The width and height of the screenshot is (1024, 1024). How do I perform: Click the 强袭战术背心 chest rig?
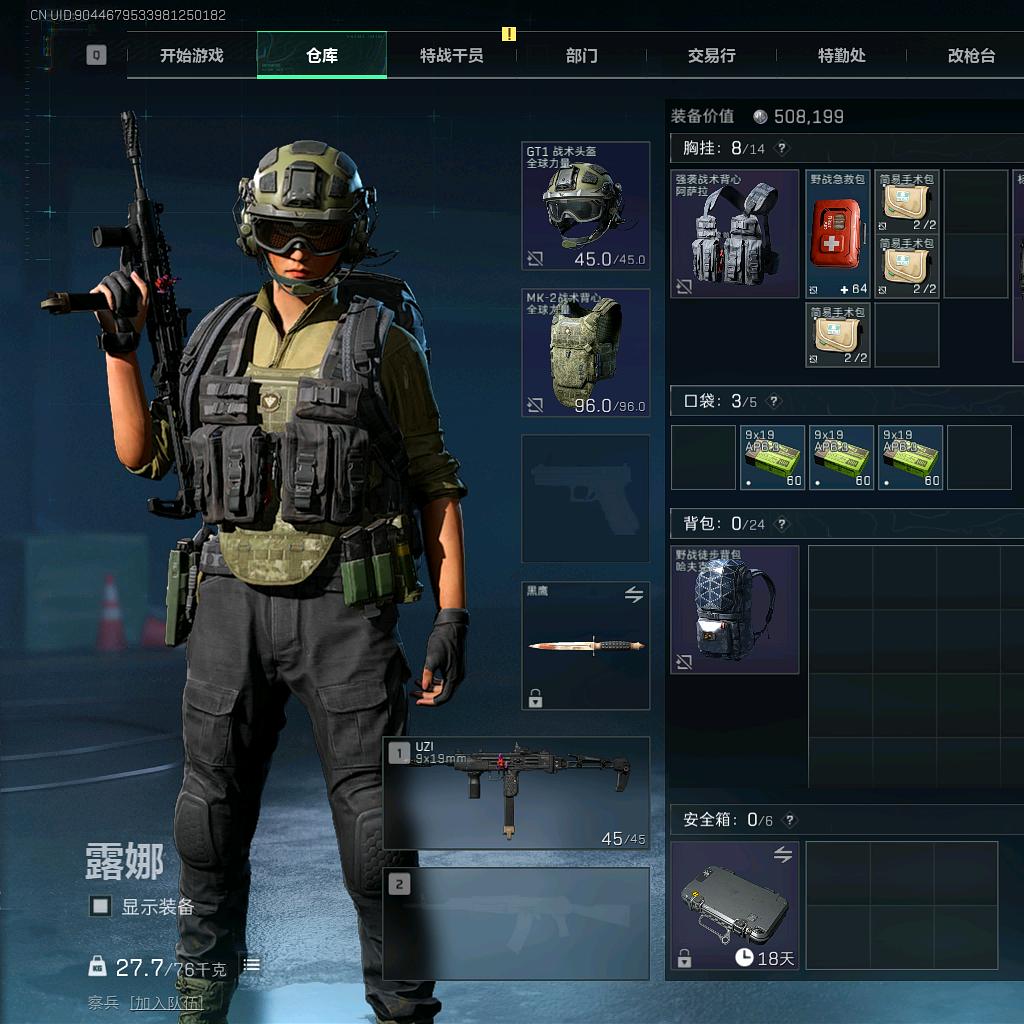coord(735,234)
